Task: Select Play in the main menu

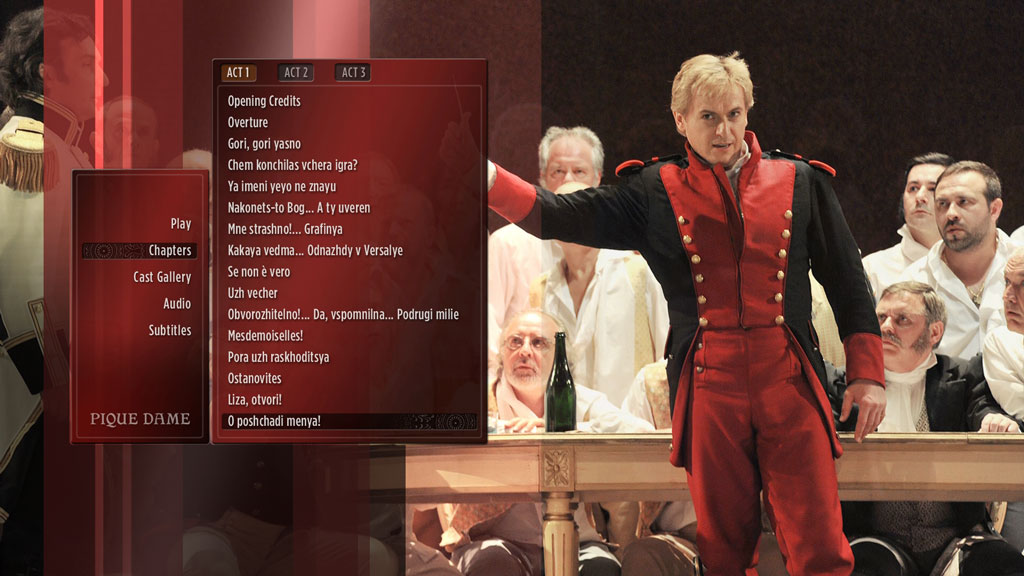Action: (x=180, y=224)
